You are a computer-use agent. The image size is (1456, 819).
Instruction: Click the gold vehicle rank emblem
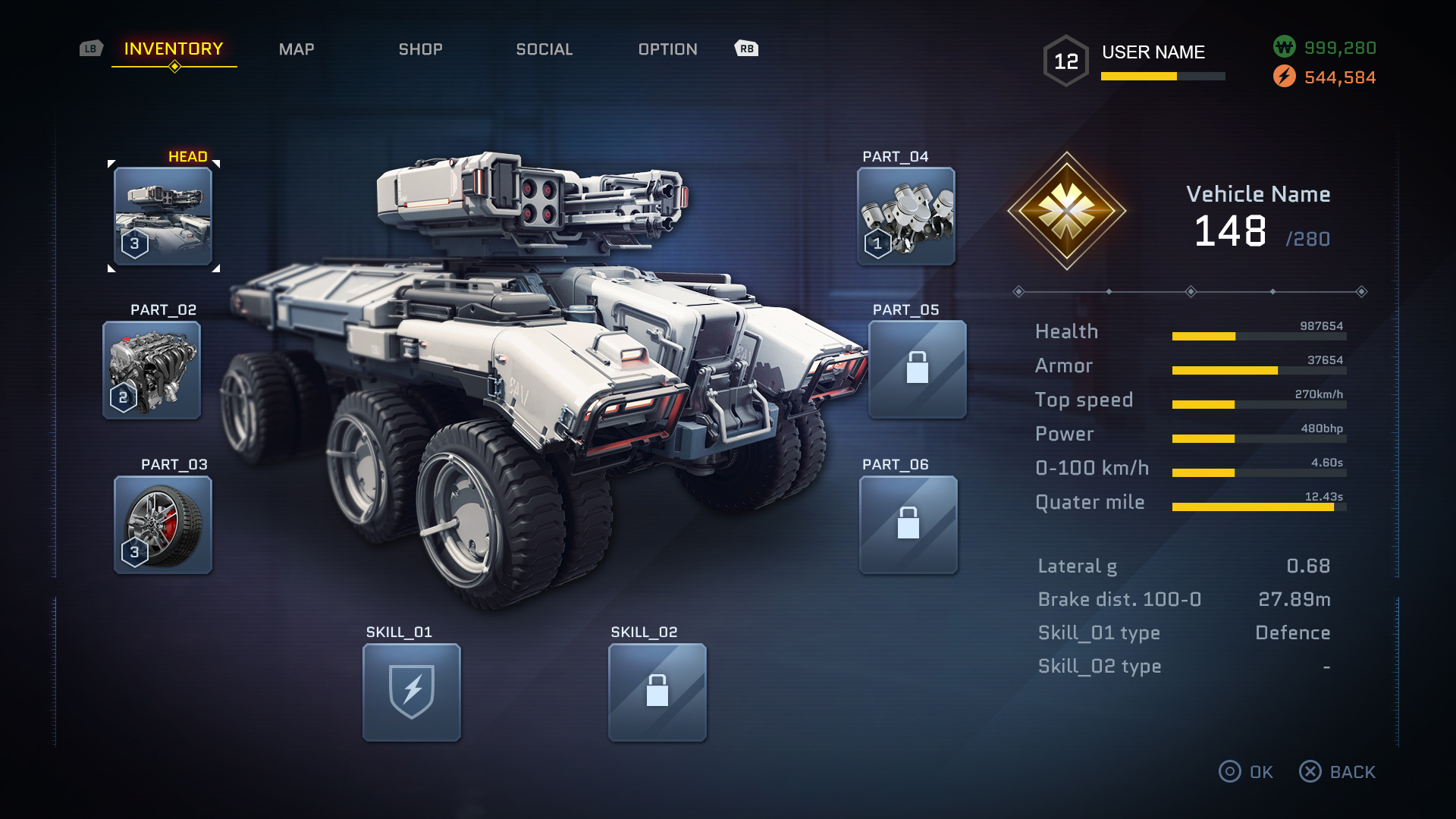coord(1067,211)
